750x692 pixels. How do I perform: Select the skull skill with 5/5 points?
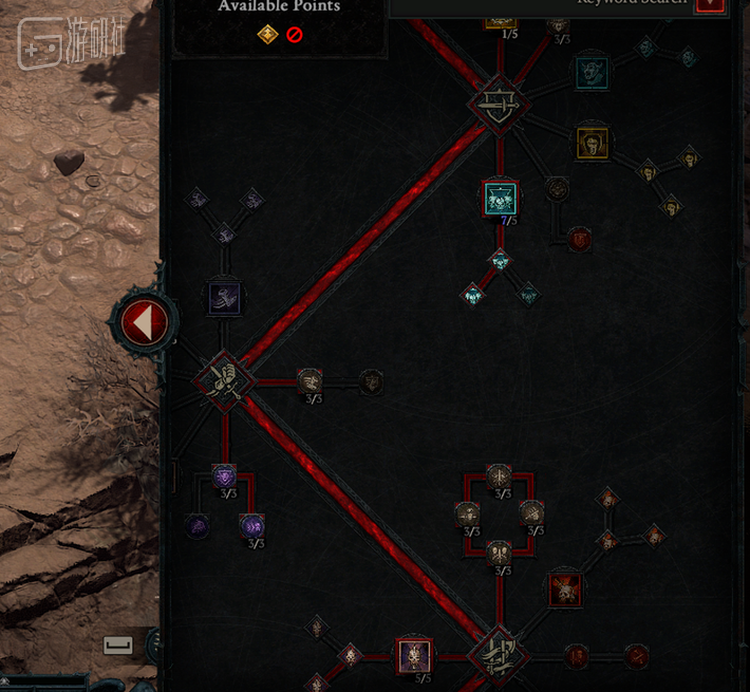(x=413, y=656)
